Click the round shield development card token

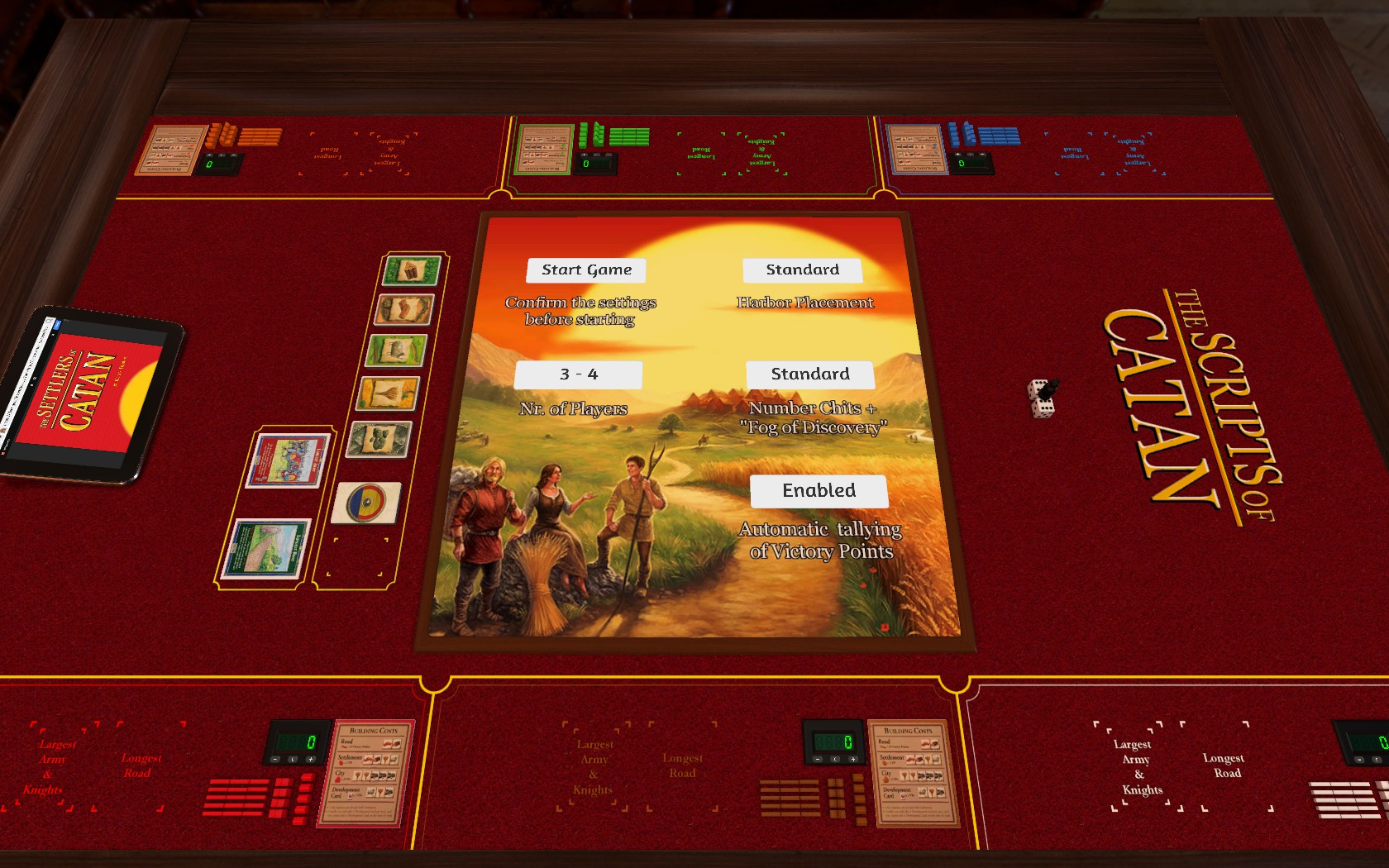coord(365,500)
